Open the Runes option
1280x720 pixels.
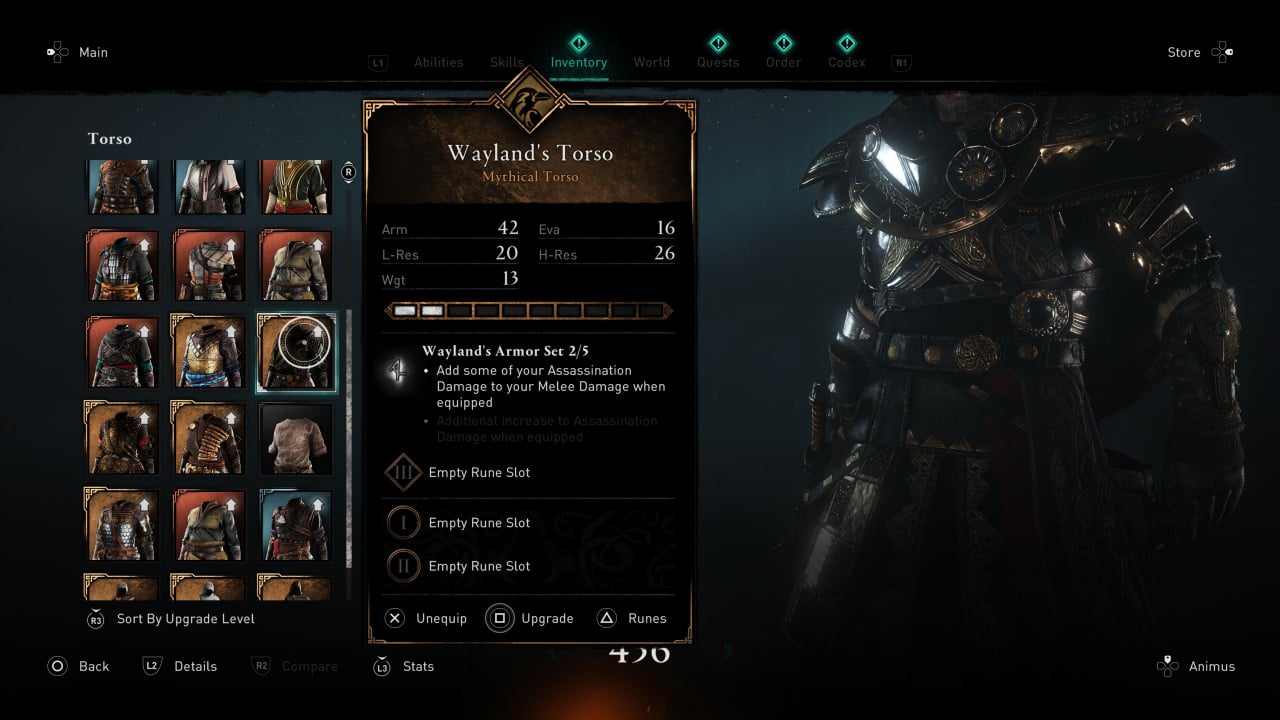pos(633,618)
